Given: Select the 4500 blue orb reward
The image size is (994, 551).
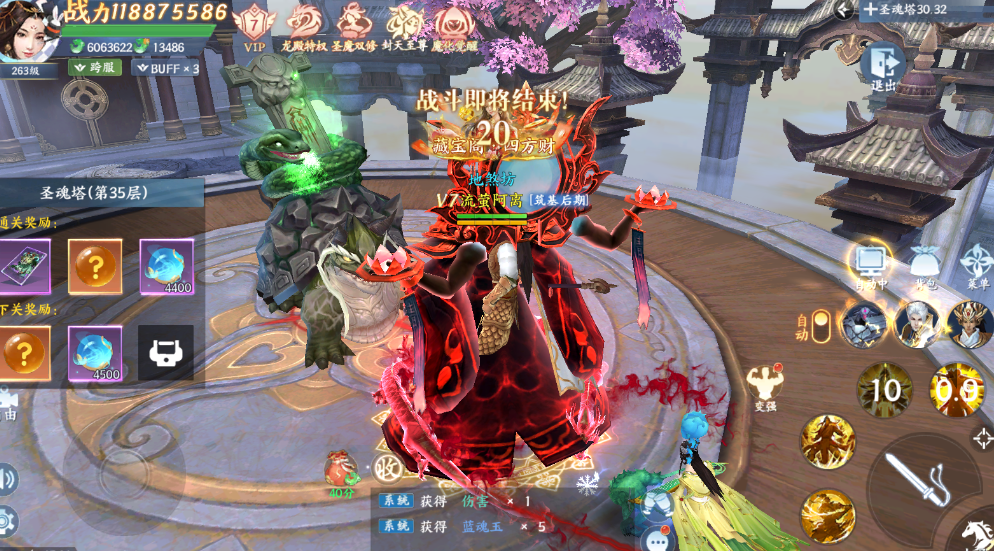Looking at the screenshot, I should click(94, 353).
